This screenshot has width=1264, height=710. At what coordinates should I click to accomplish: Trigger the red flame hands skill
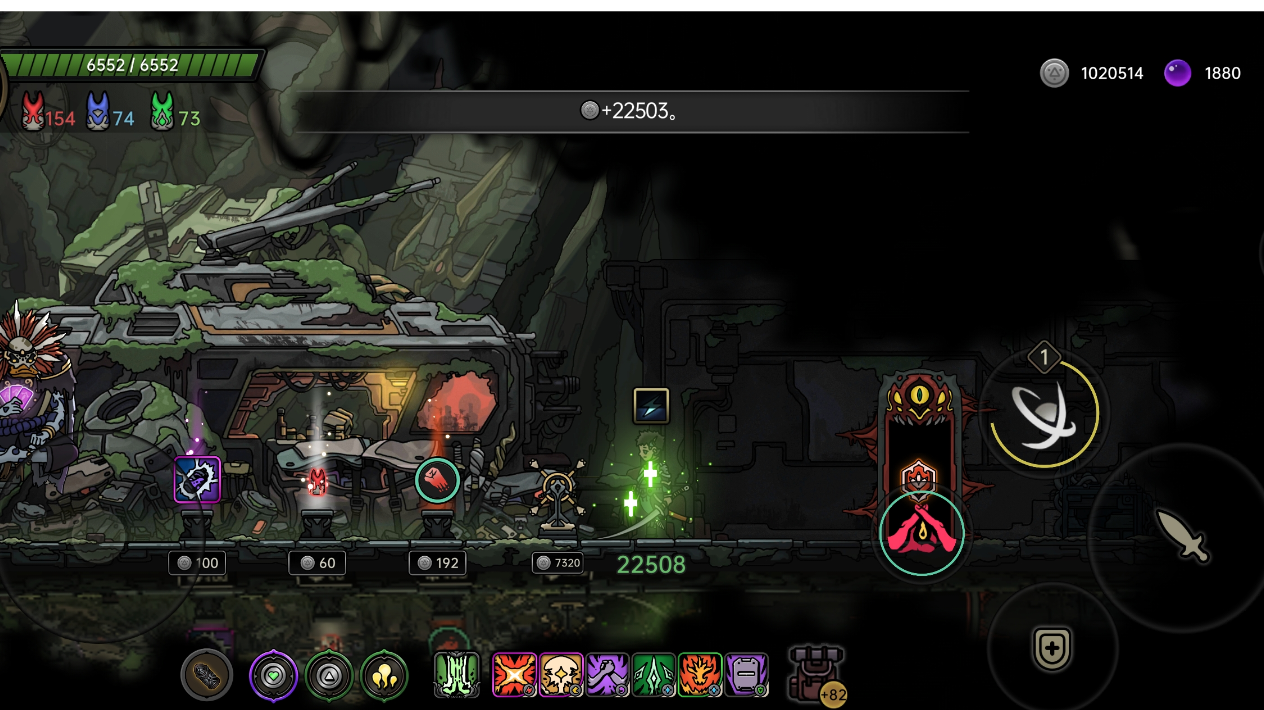click(922, 533)
